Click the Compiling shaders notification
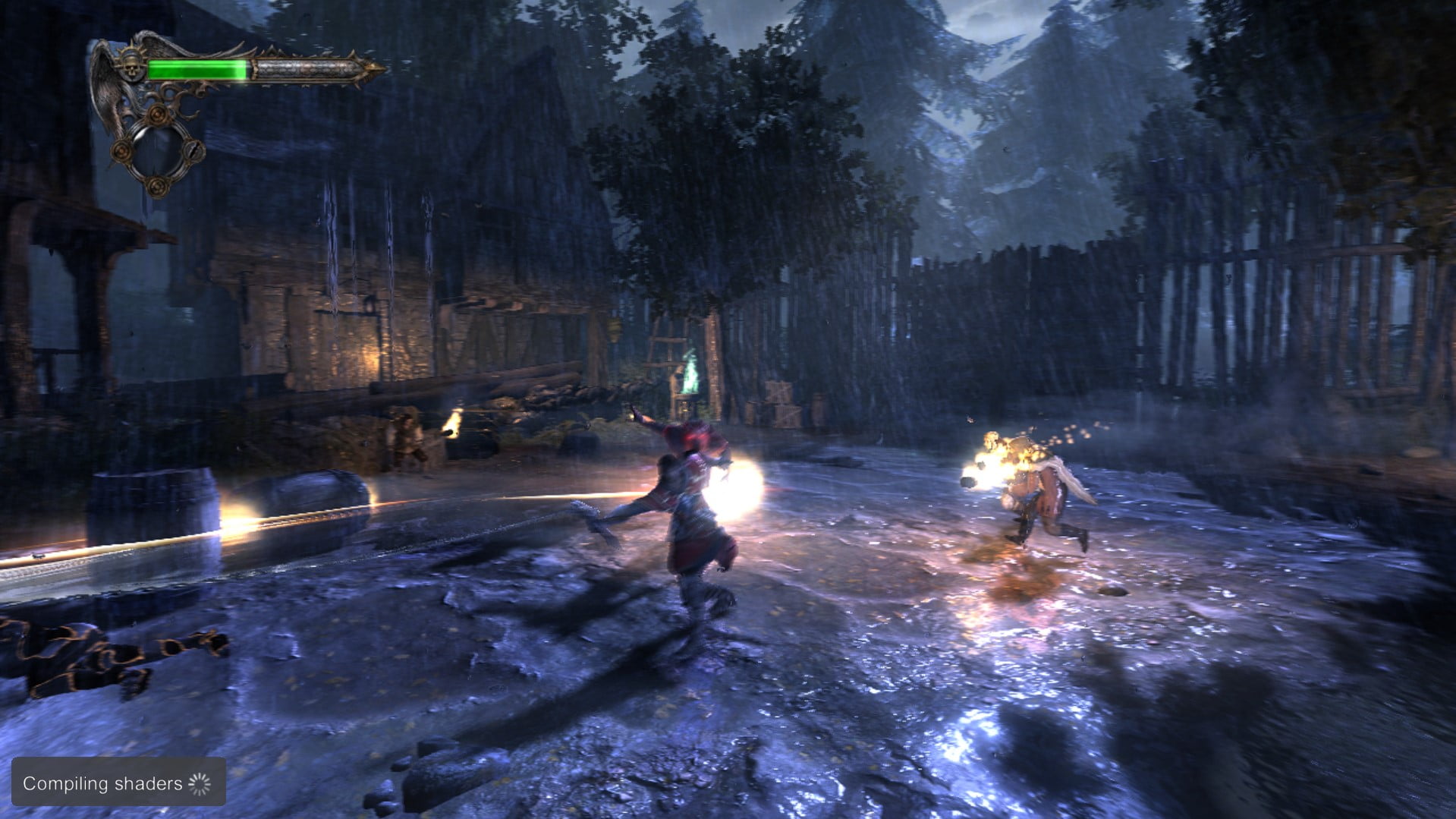 pyautogui.click(x=118, y=783)
